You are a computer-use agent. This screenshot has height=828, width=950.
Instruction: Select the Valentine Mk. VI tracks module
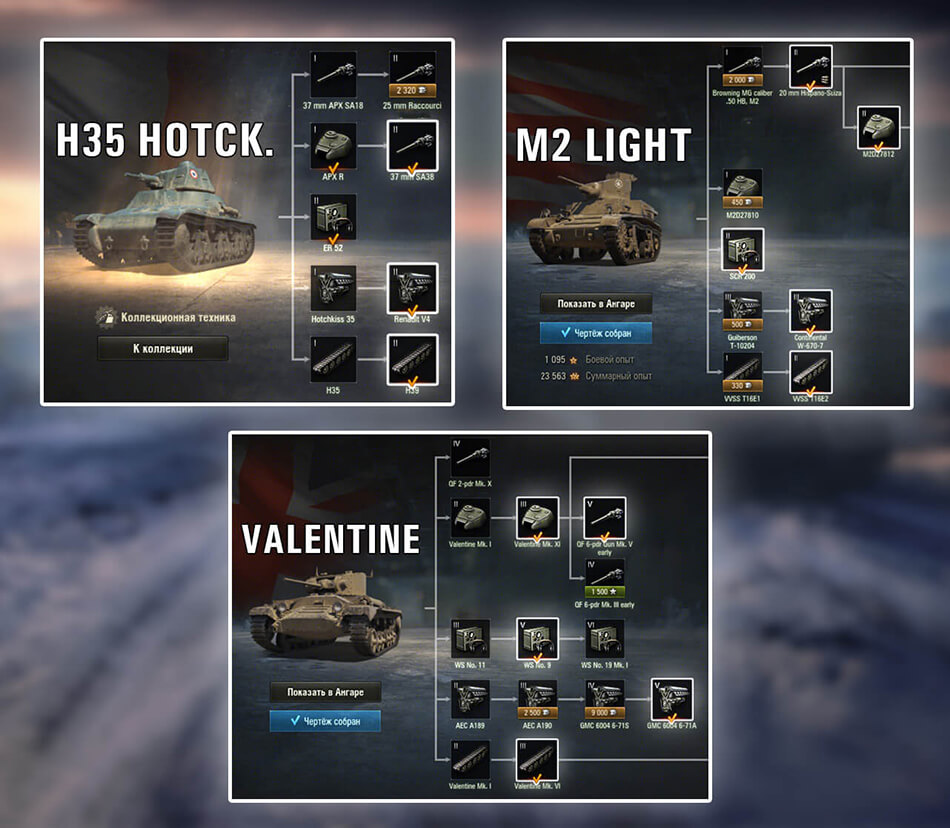[538, 762]
